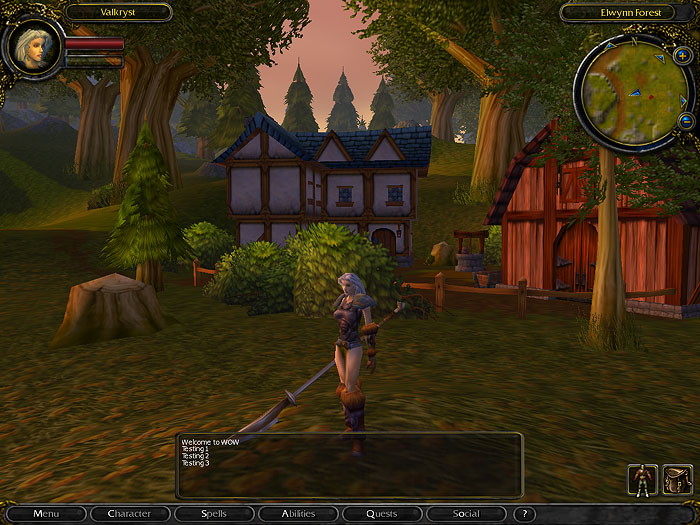Open the backpack bag icon

(x=677, y=480)
